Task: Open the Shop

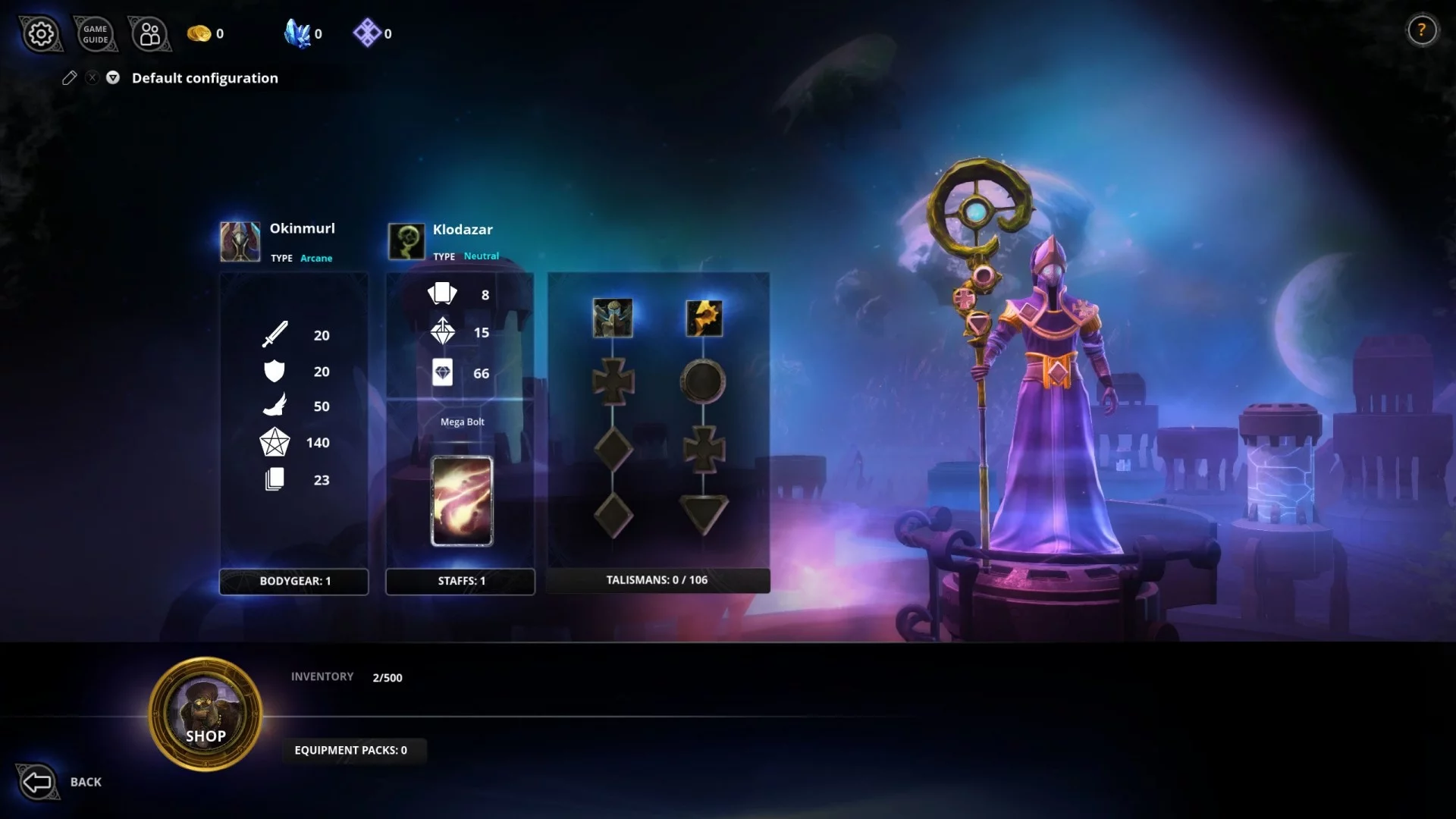Action: pos(206,714)
